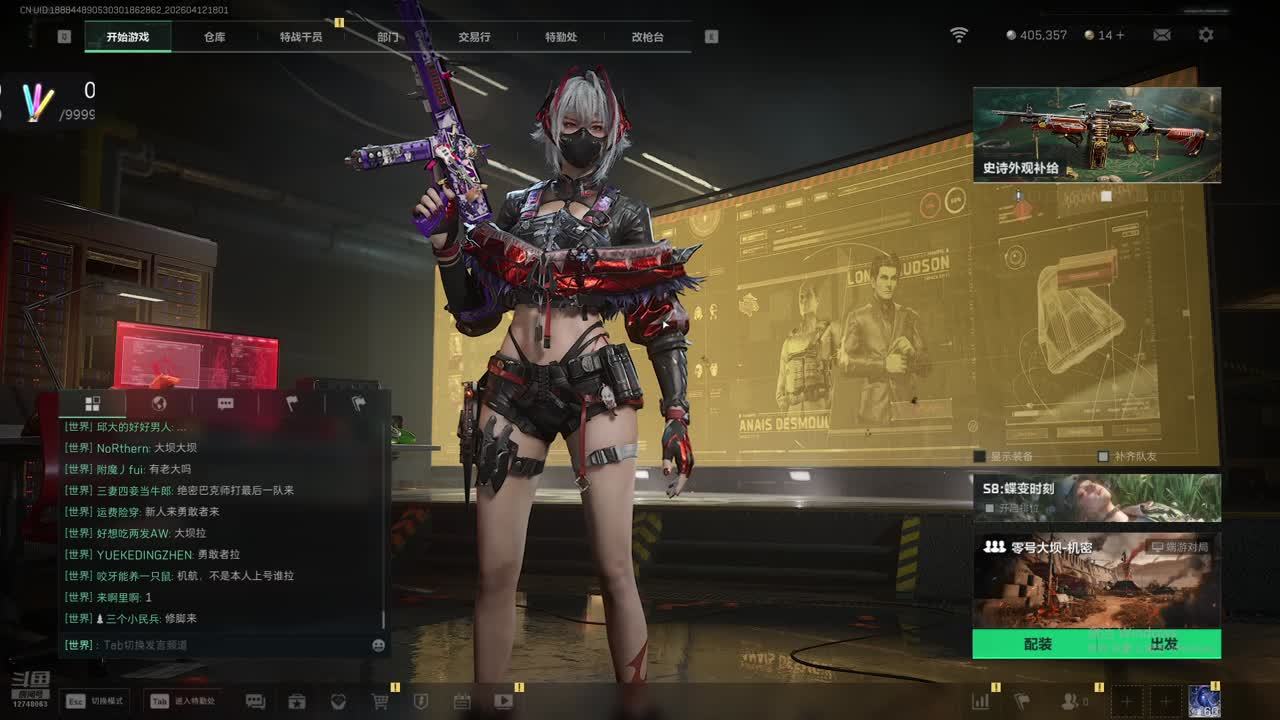The width and height of the screenshot is (1280, 720).
Task: Open the 仓库 warehouse tab
Action: coord(214,37)
